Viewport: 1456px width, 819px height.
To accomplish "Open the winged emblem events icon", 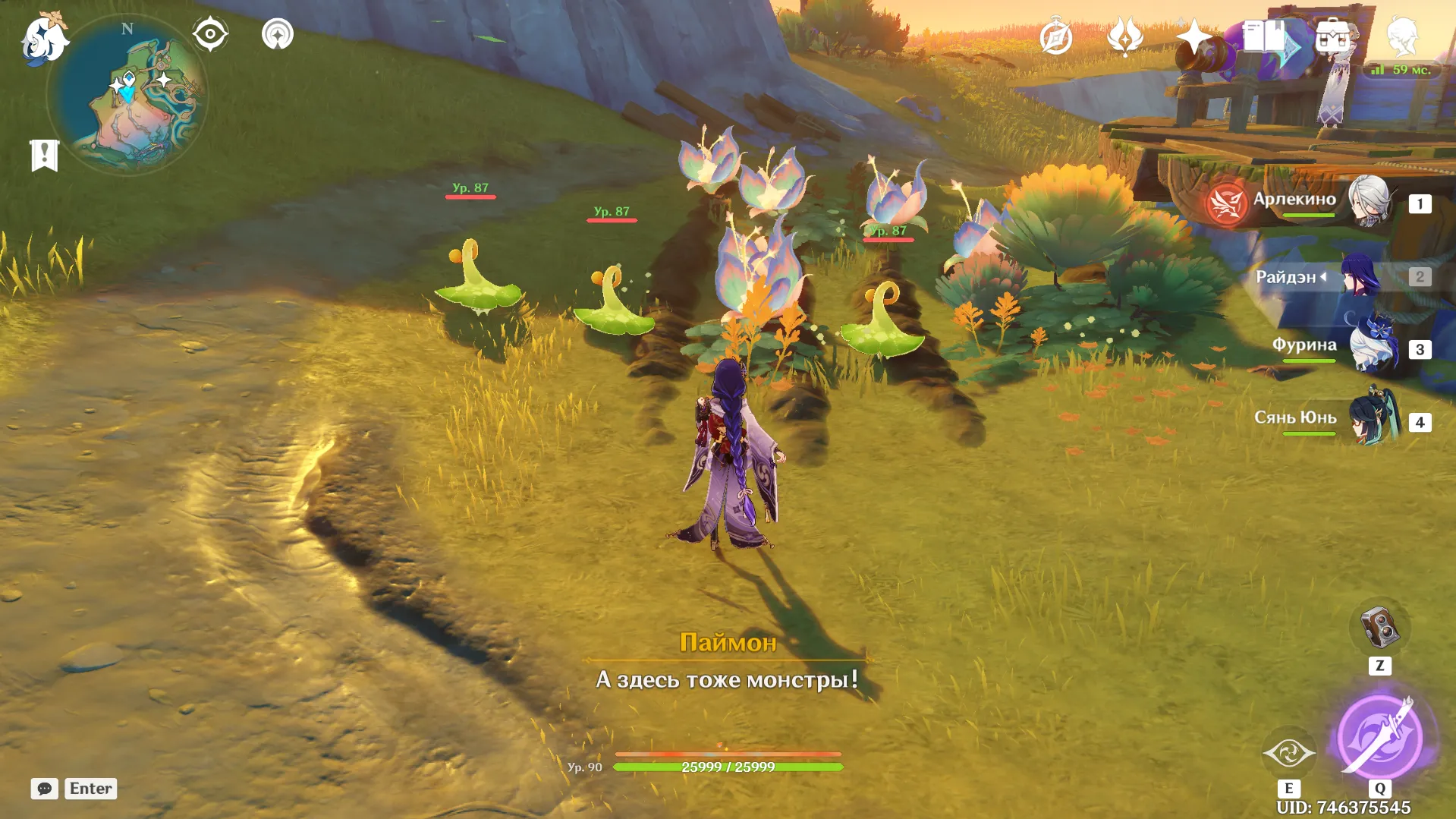I will (x=1124, y=37).
